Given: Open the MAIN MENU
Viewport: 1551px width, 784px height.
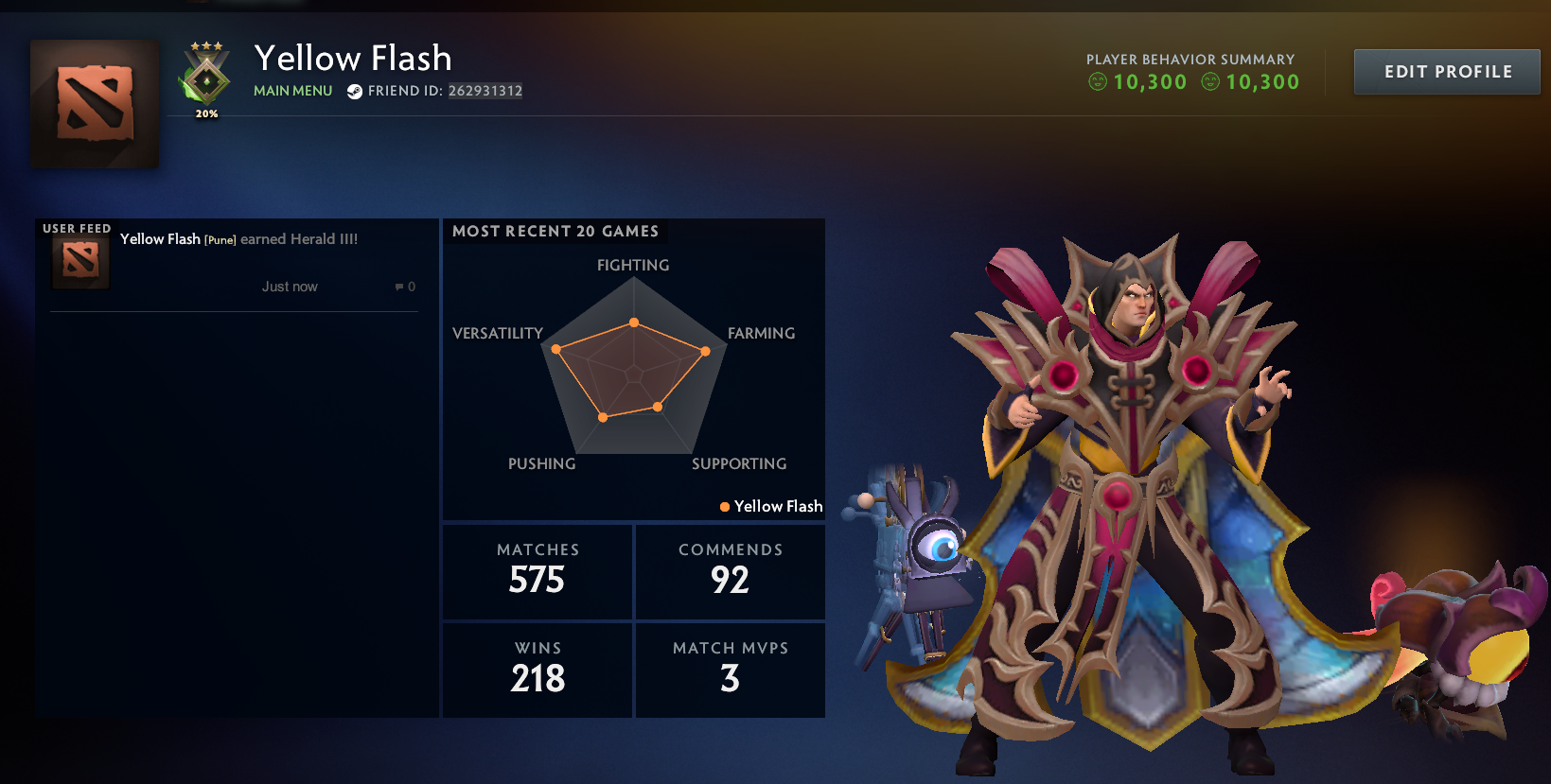Looking at the screenshot, I should 291,91.
